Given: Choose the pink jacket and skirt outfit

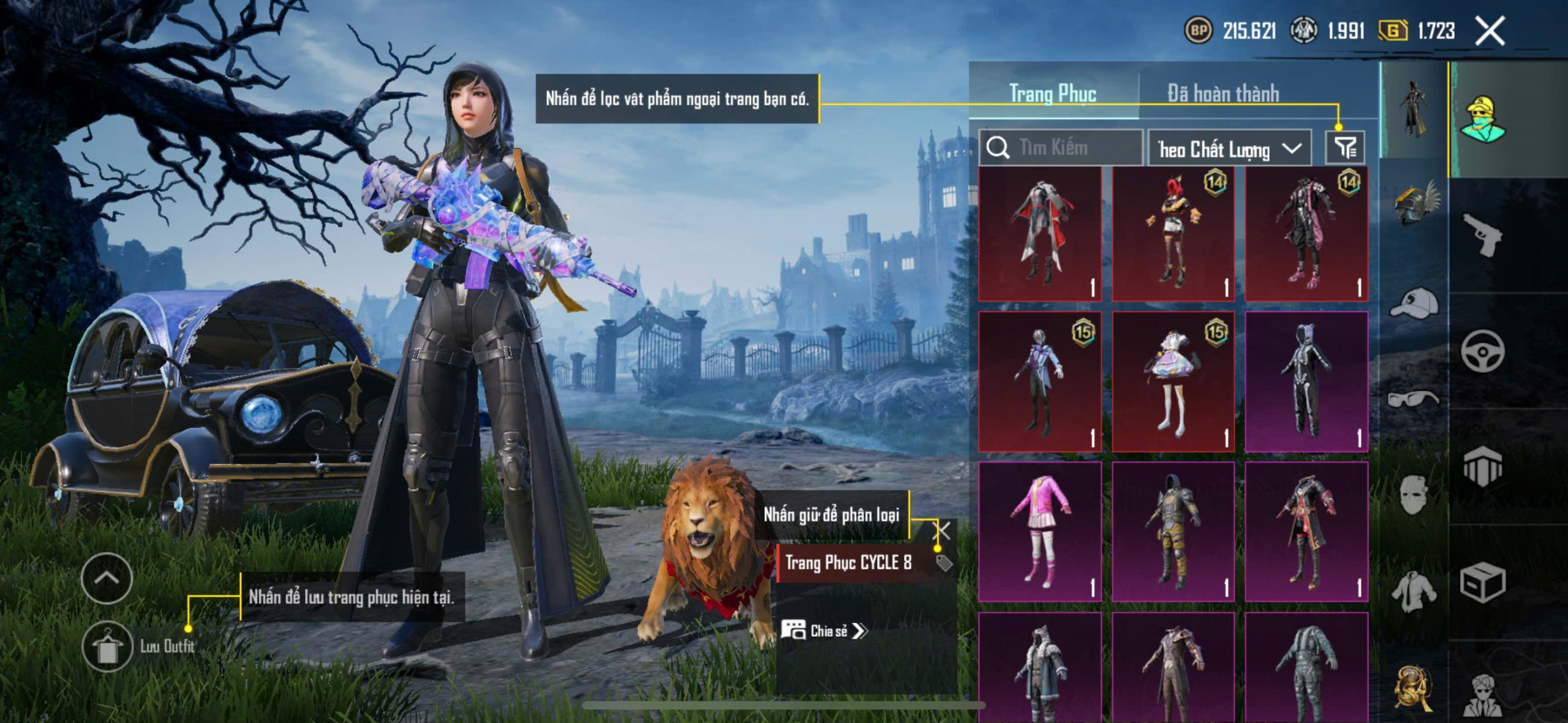Looking at the screenshot, I should tap(1040, 531).
